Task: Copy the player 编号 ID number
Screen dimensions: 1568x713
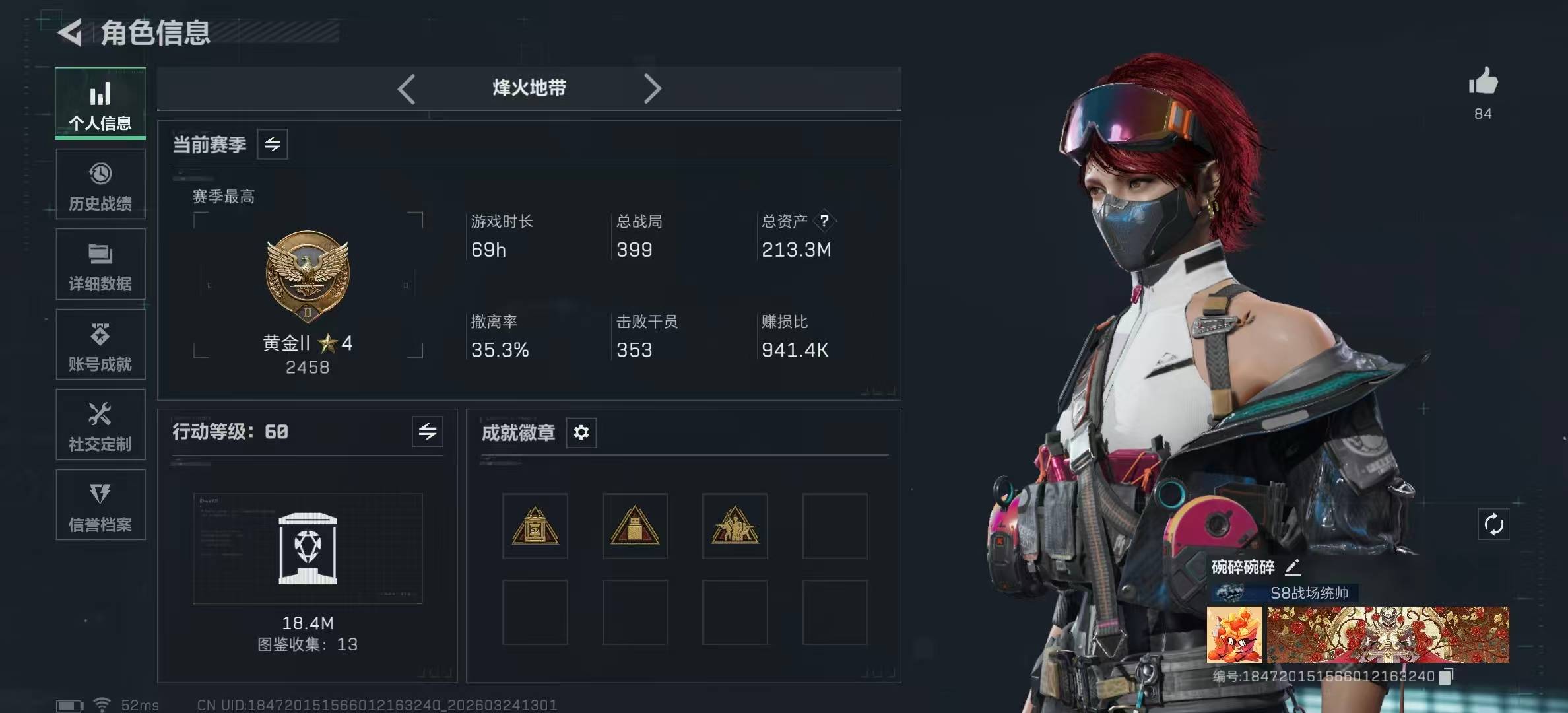Action: point(1446,676)
